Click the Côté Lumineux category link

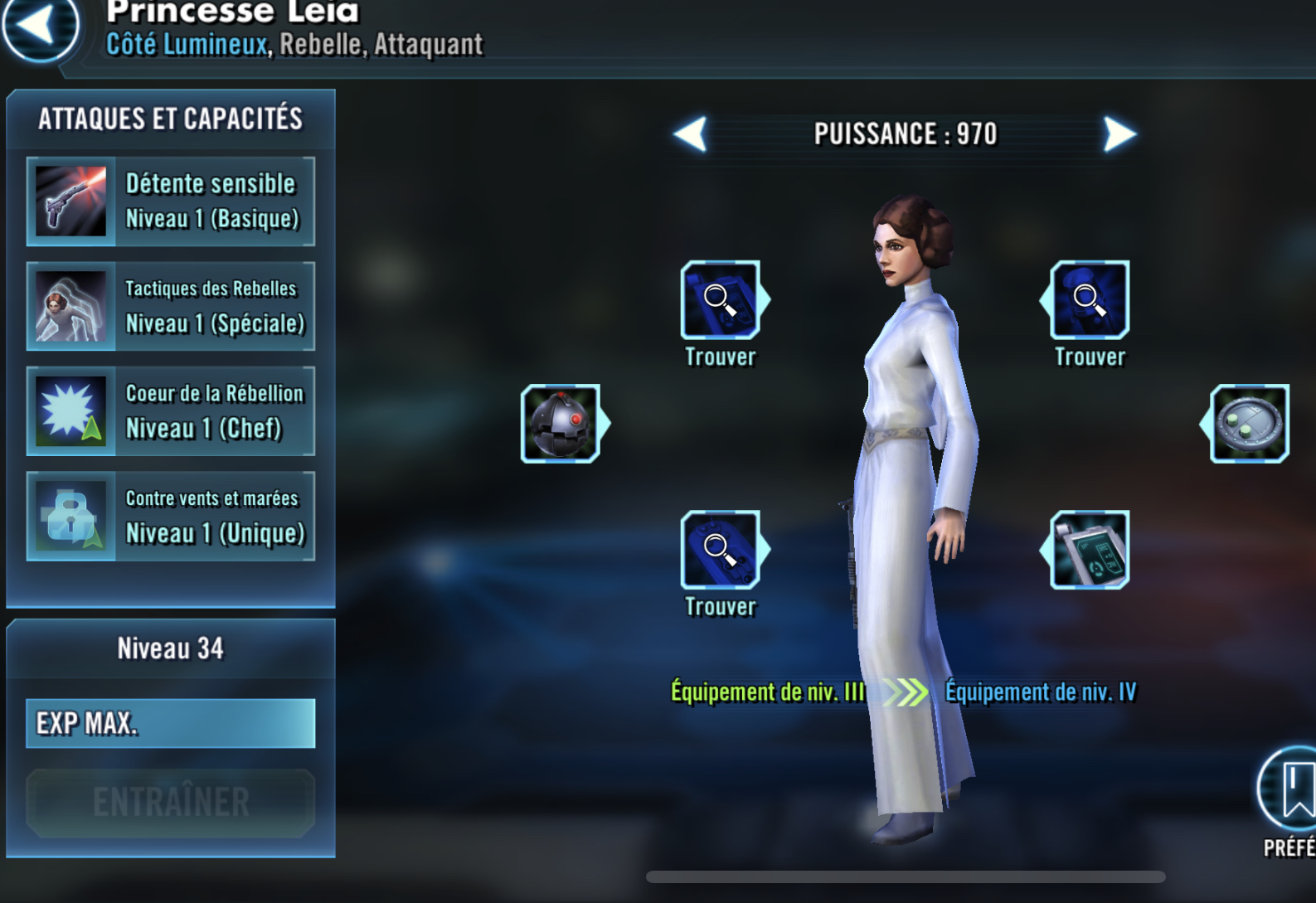[187, 44]
